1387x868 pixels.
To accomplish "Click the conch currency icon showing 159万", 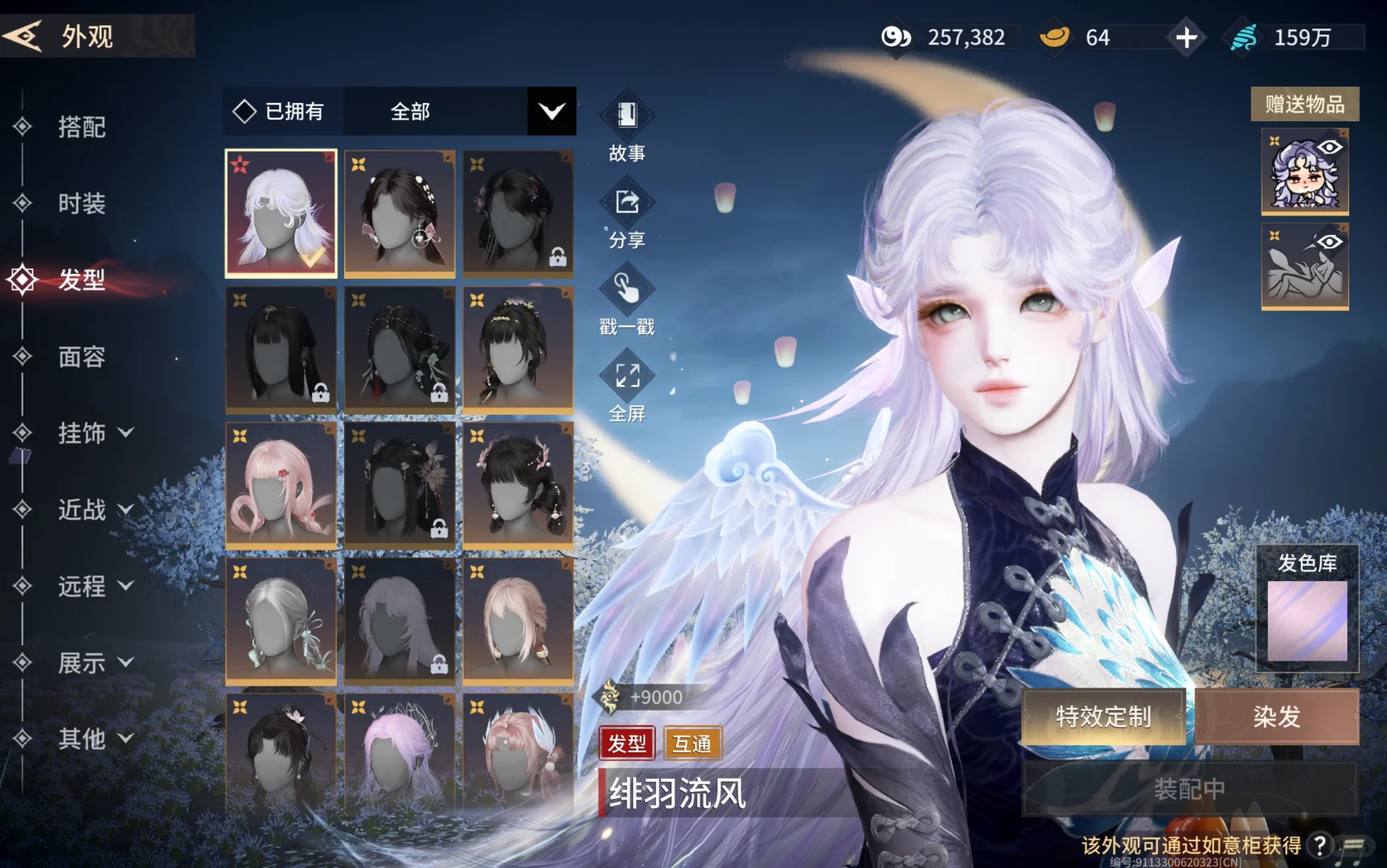I will pyautogui.click(x=1242, y=36).
